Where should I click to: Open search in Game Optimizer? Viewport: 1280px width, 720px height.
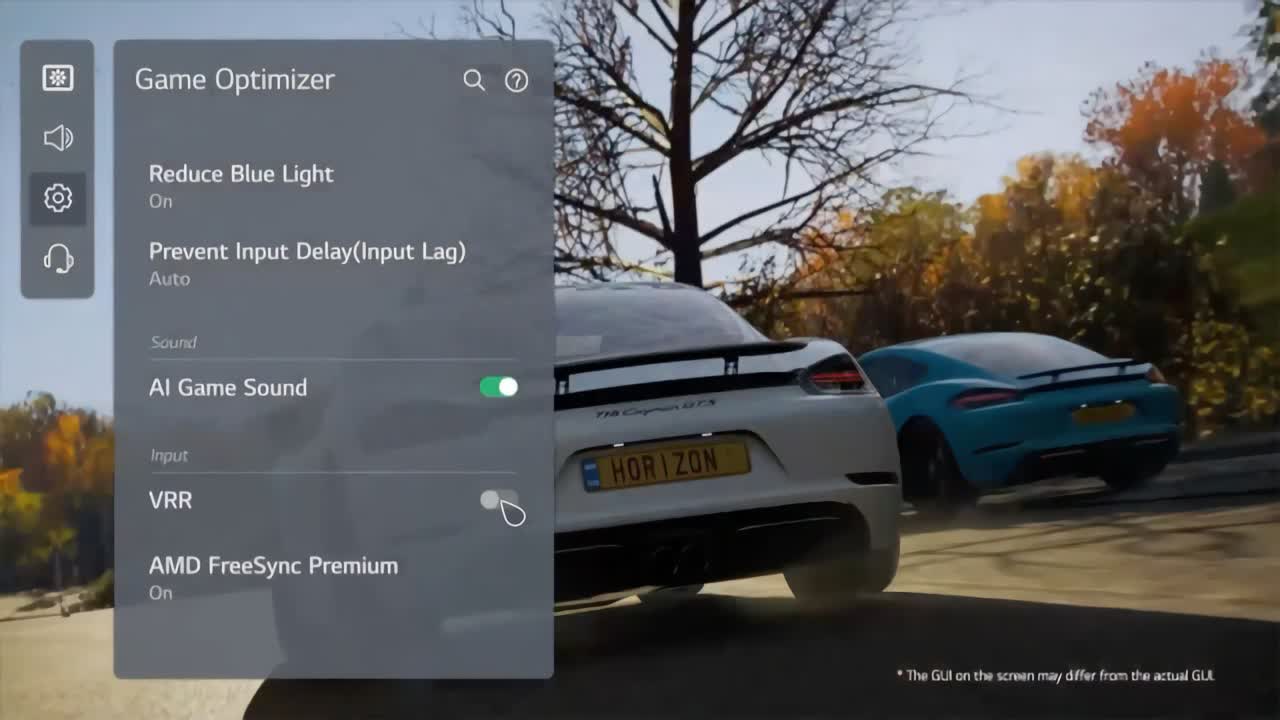(471, 80)
